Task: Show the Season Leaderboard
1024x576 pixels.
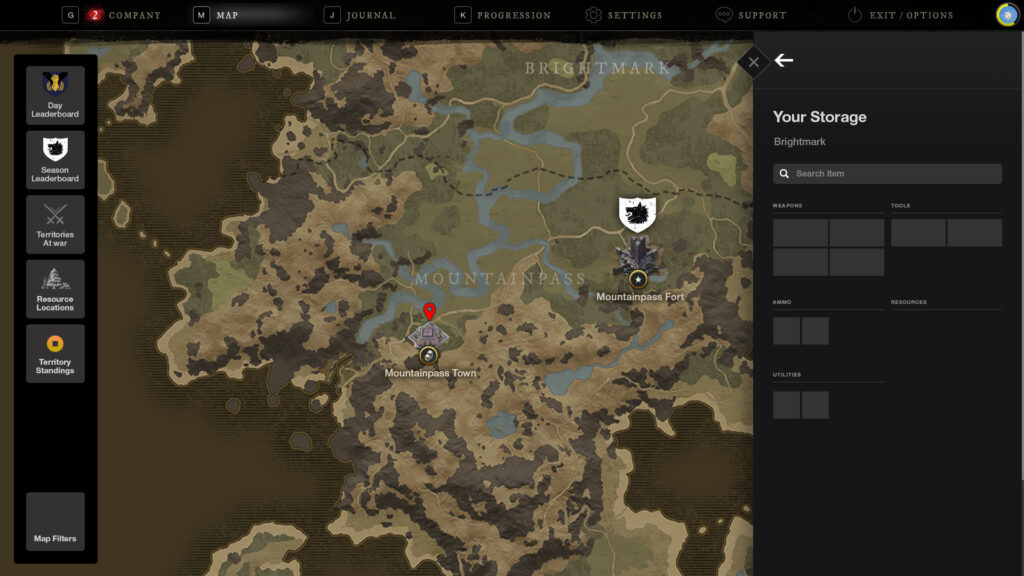Action: pos(55,160)
